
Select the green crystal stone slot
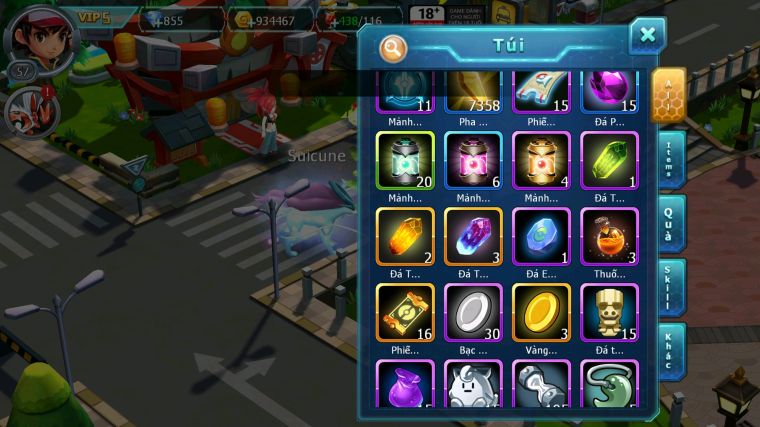click(609, 160)
